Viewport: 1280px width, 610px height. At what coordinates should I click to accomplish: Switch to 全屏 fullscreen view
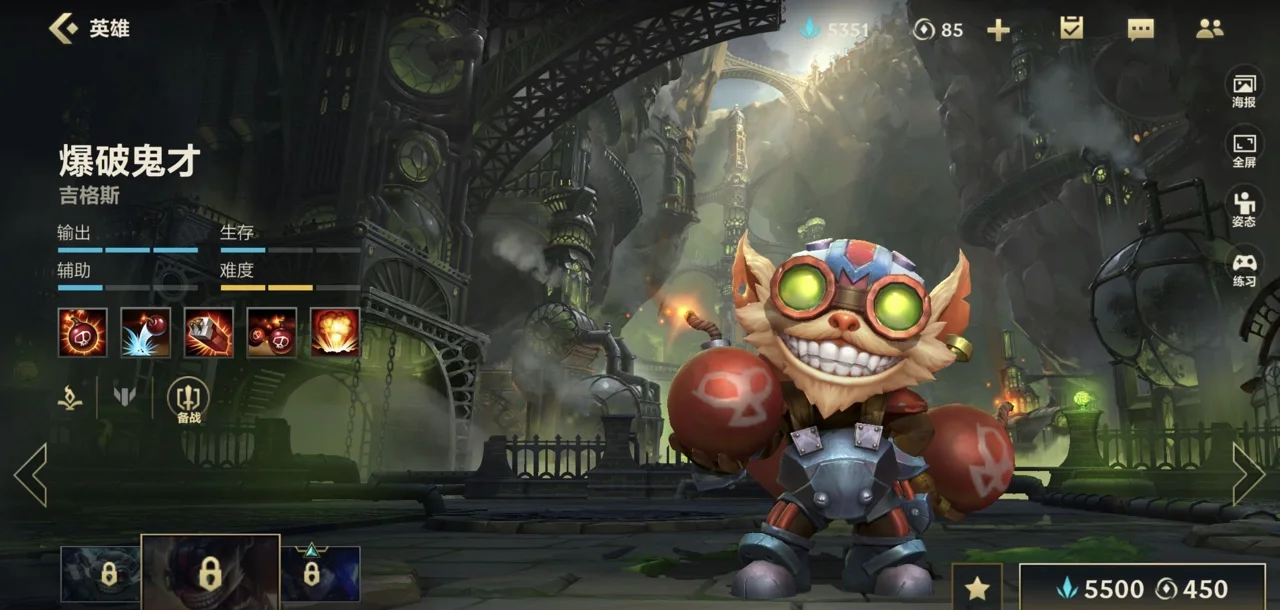(1244, 148)
